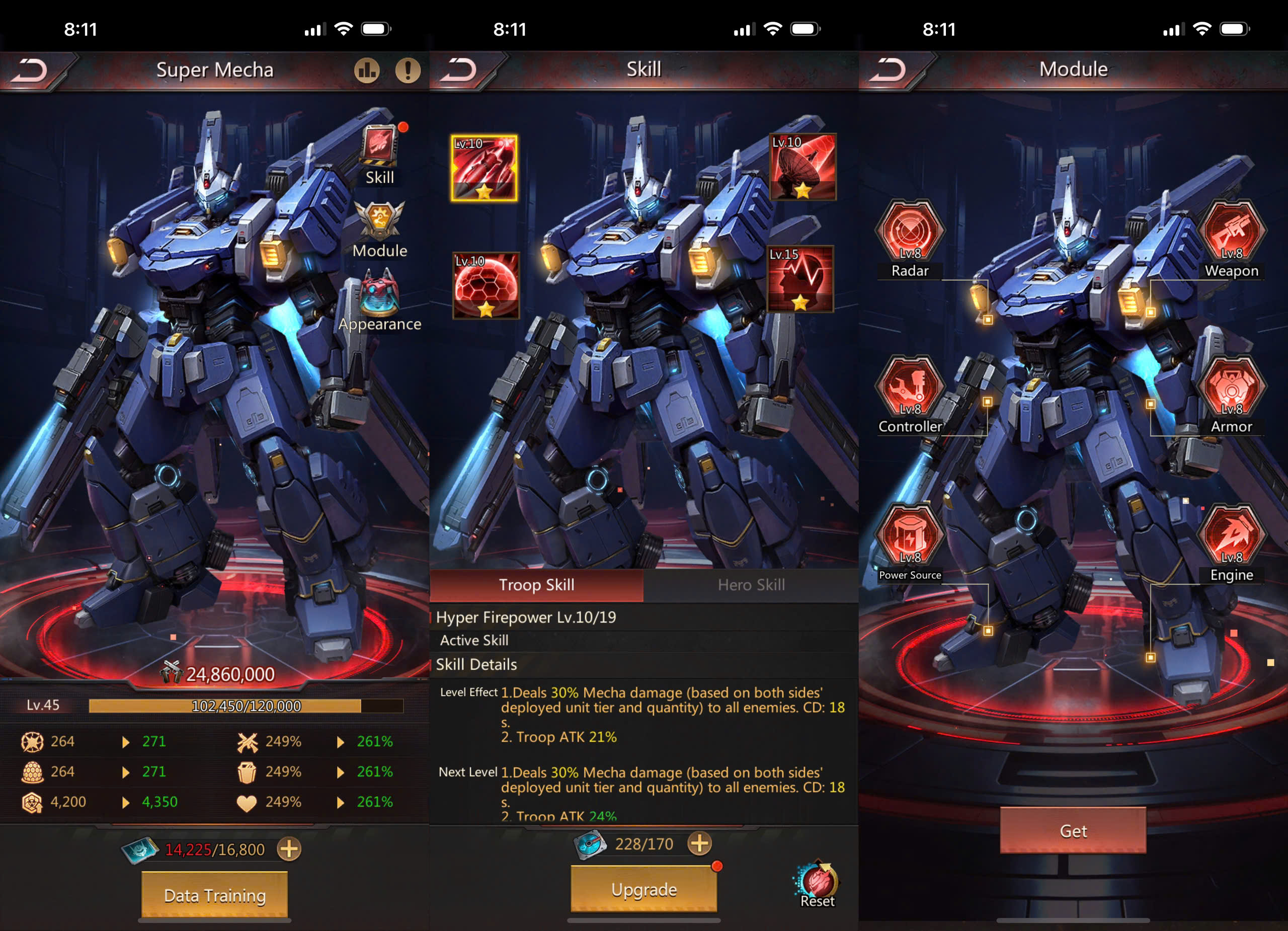The width and height of the screenshot is (1288, 931).
Task: Show the Super Mecha statistics chart icon
Action: point(367,70)
